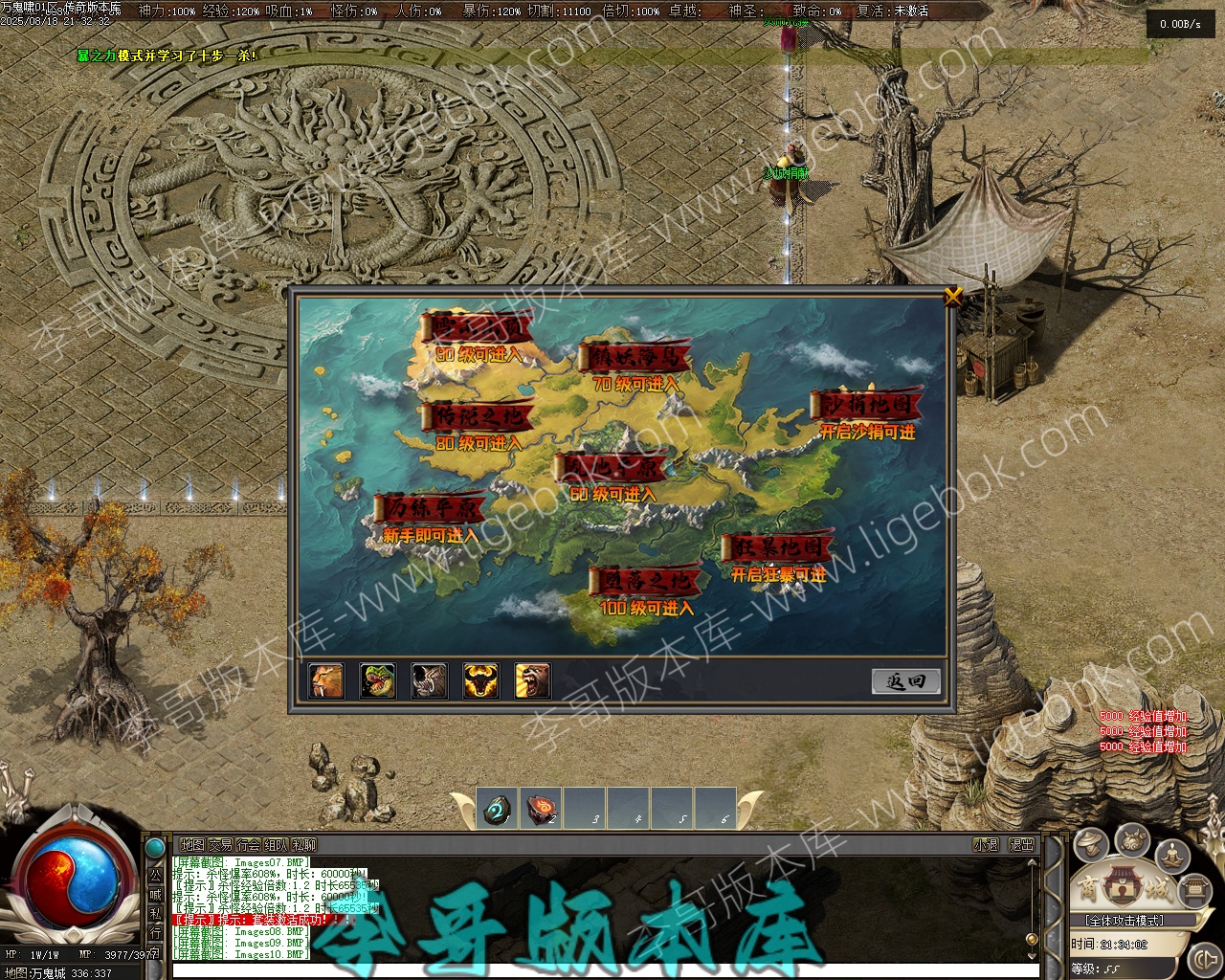
Task: Switch chat to the 行会 guild tab
Action: point(248,845)
